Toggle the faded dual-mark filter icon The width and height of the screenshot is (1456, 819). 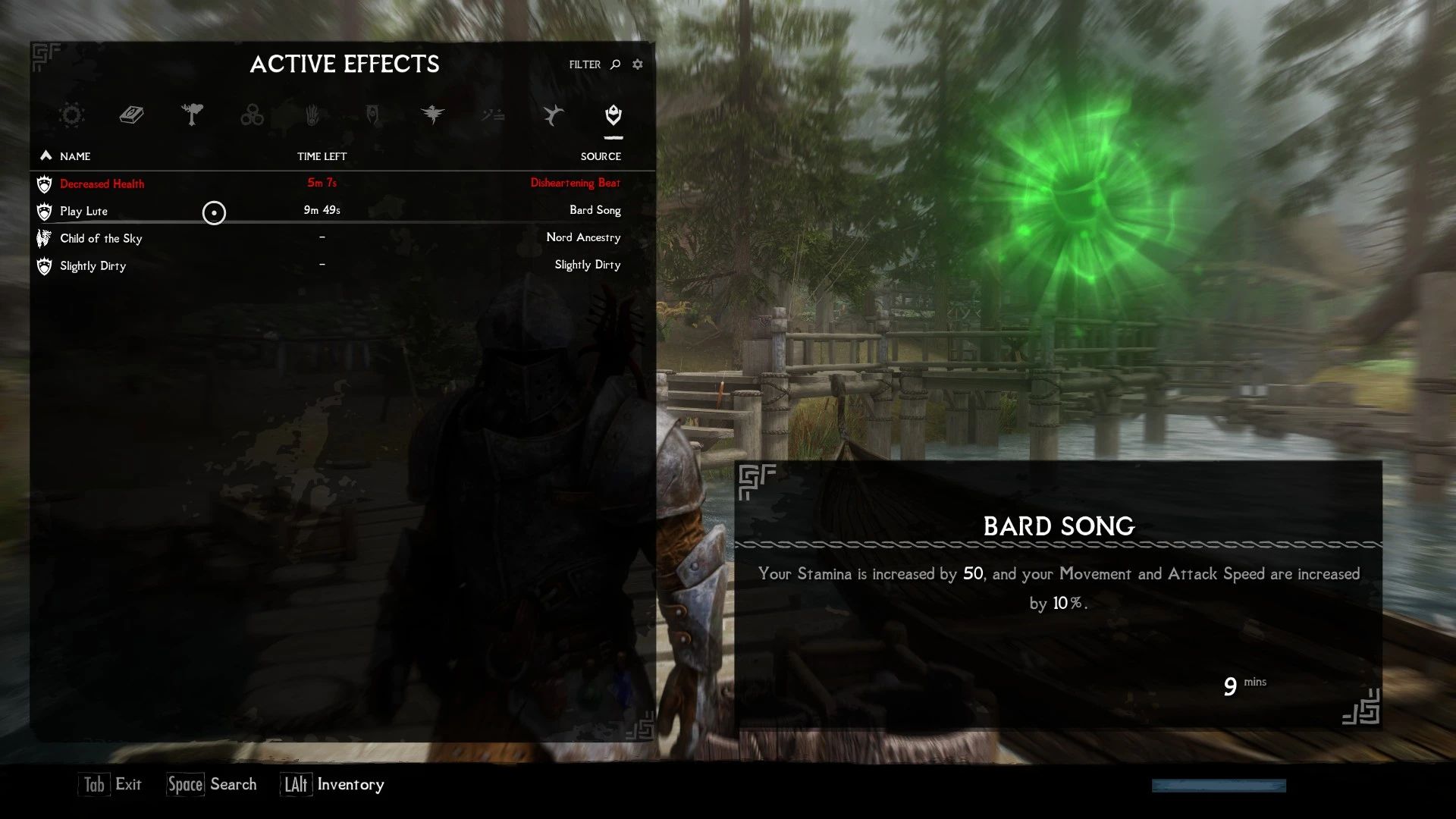coord(493,115)
